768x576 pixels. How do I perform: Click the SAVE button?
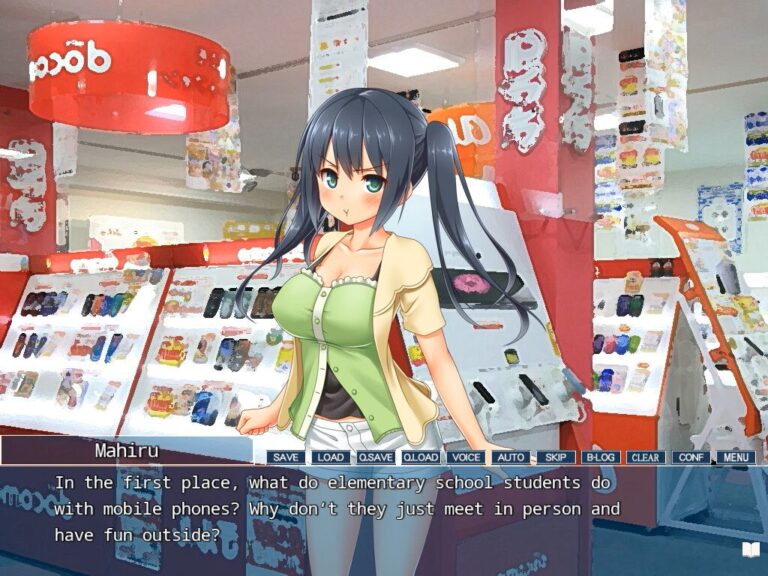285,457
